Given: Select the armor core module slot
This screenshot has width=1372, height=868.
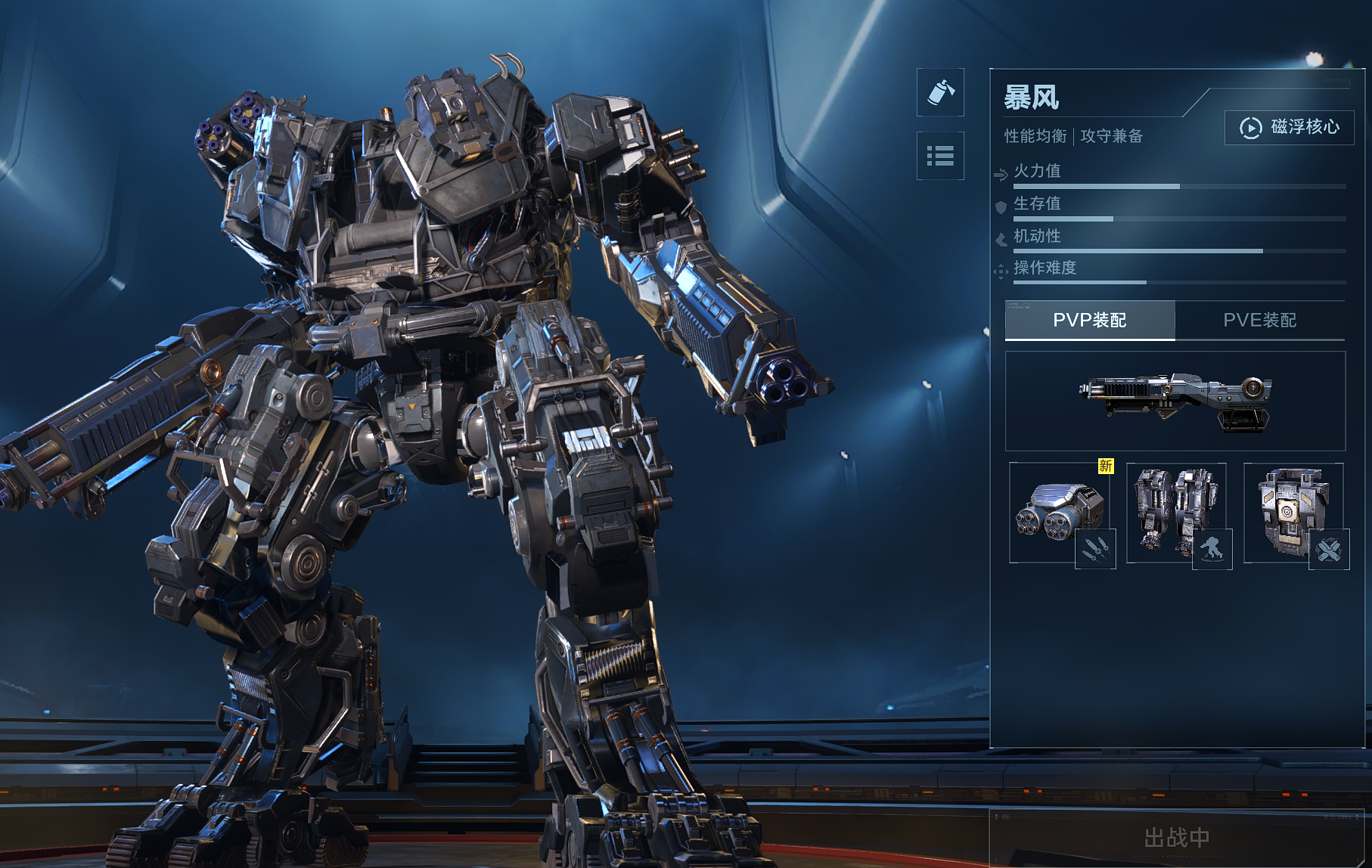Looking at the screenshot, I should (x=1293, y=513).
